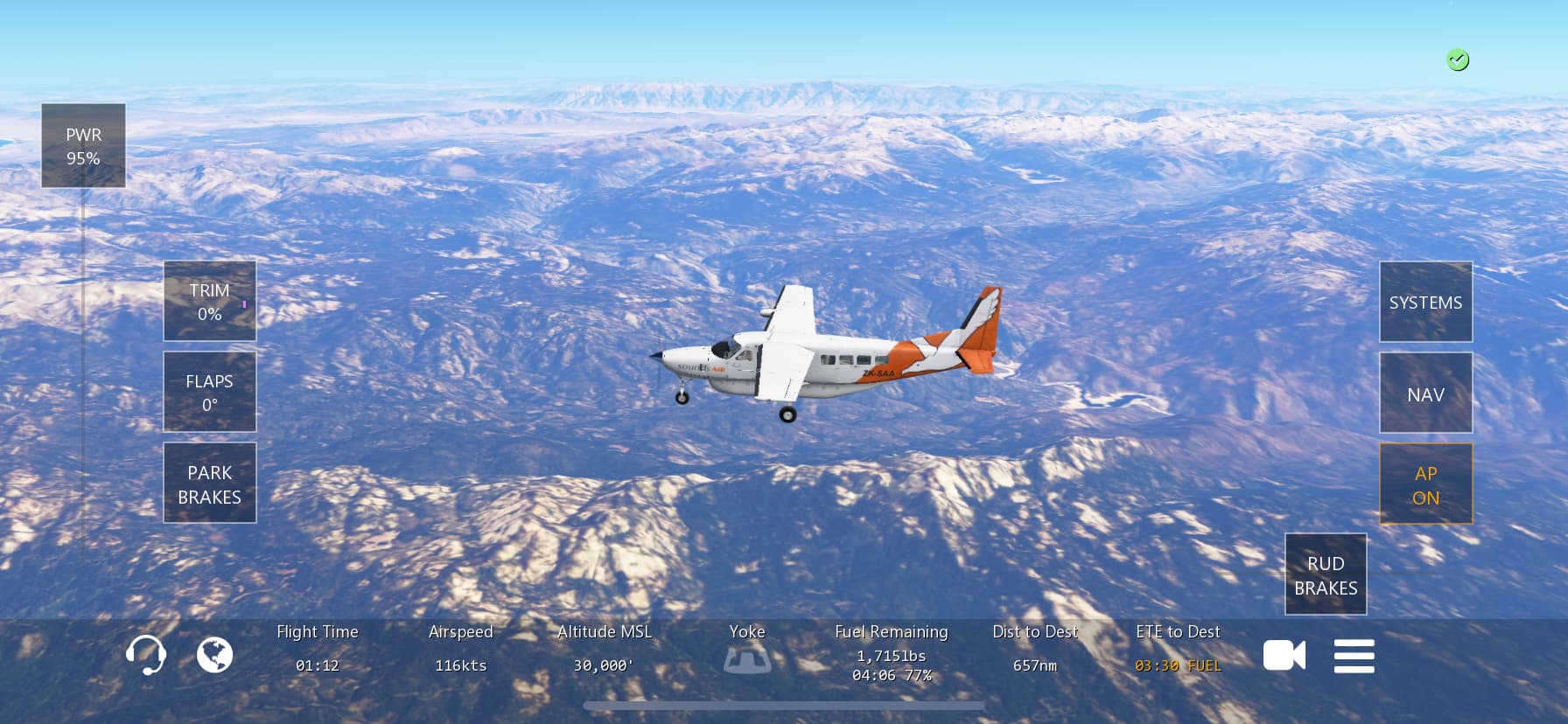
Task: Open the SYSTEMS panel
Action: 1425,303
